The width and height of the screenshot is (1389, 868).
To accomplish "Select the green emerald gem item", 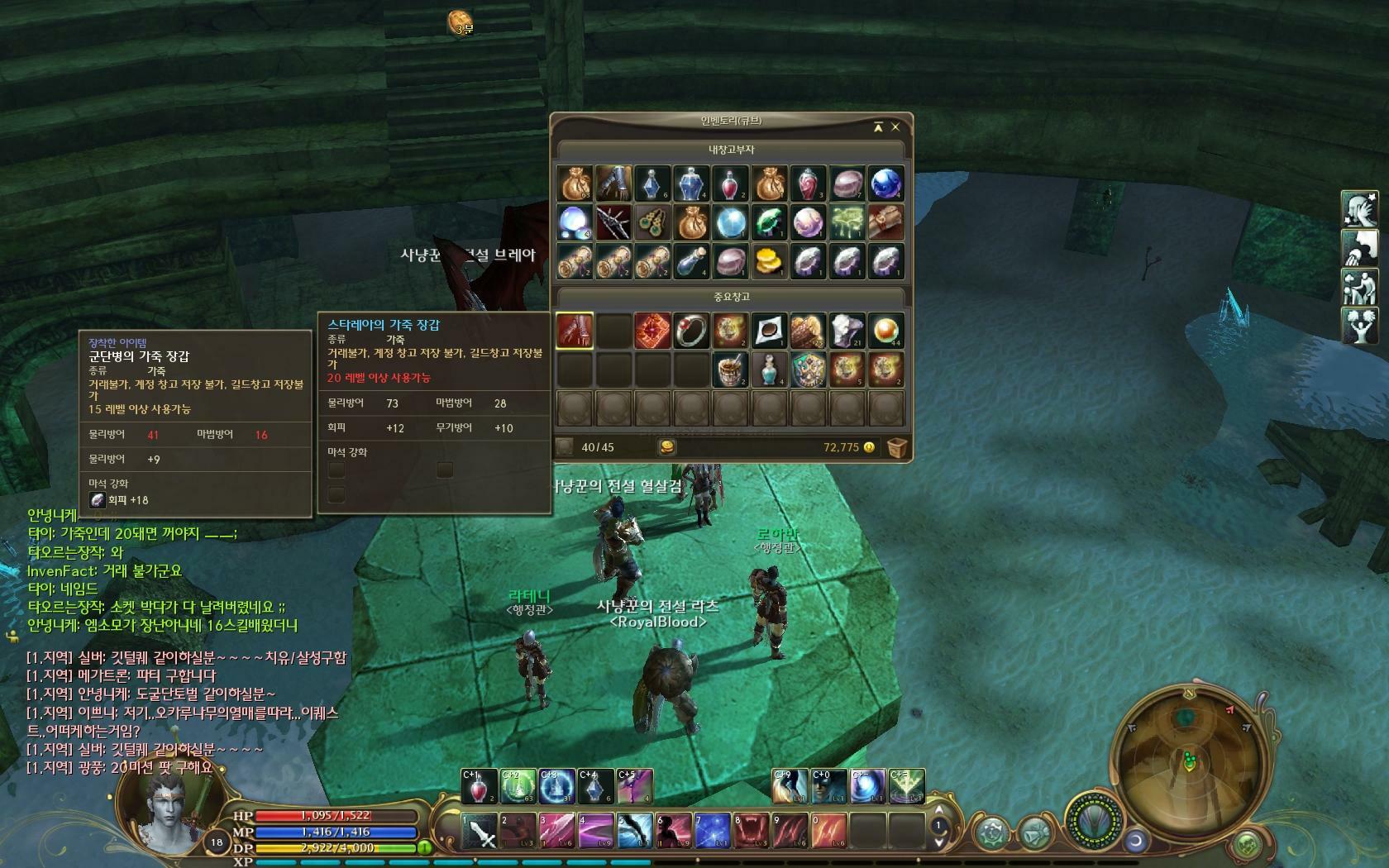I will point(769,222).
